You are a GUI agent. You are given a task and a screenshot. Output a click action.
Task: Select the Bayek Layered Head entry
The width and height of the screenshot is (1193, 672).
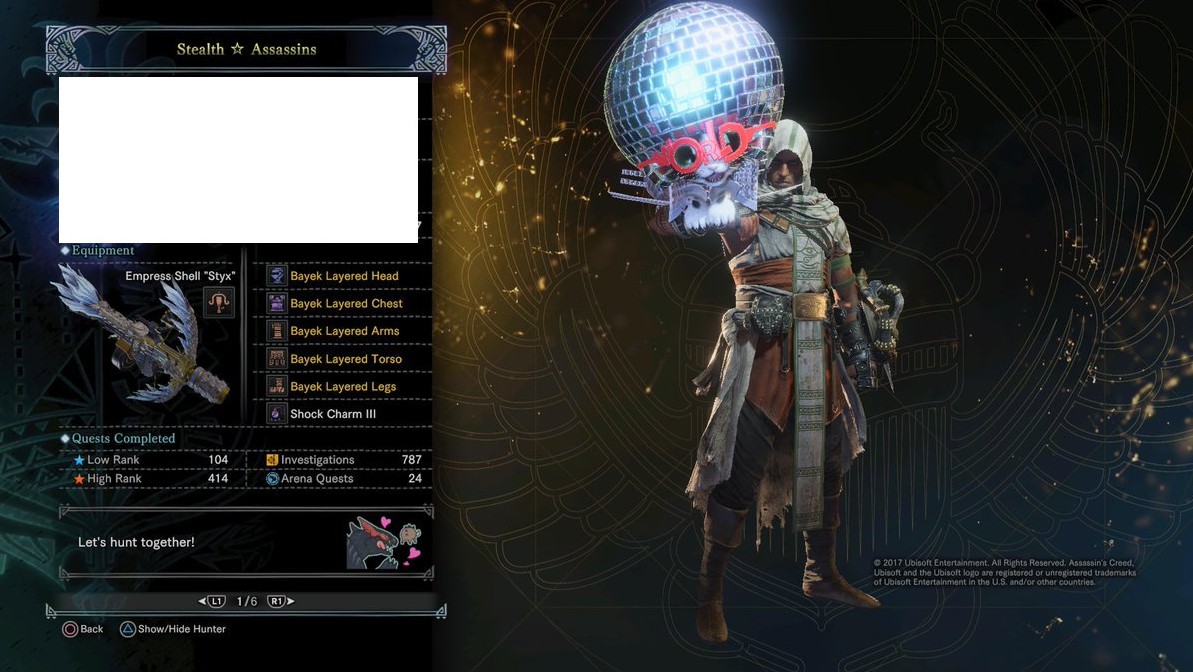coord(344,276)
